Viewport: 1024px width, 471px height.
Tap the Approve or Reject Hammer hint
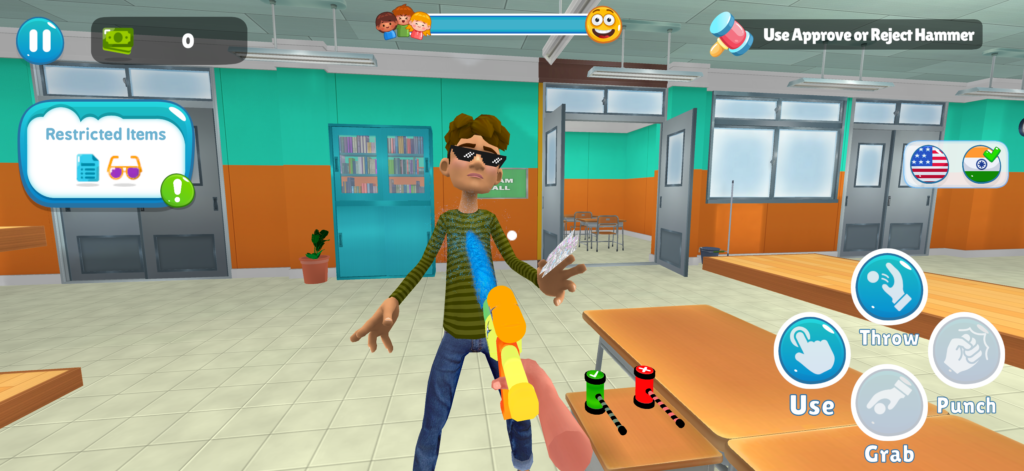tap(846, 35)
